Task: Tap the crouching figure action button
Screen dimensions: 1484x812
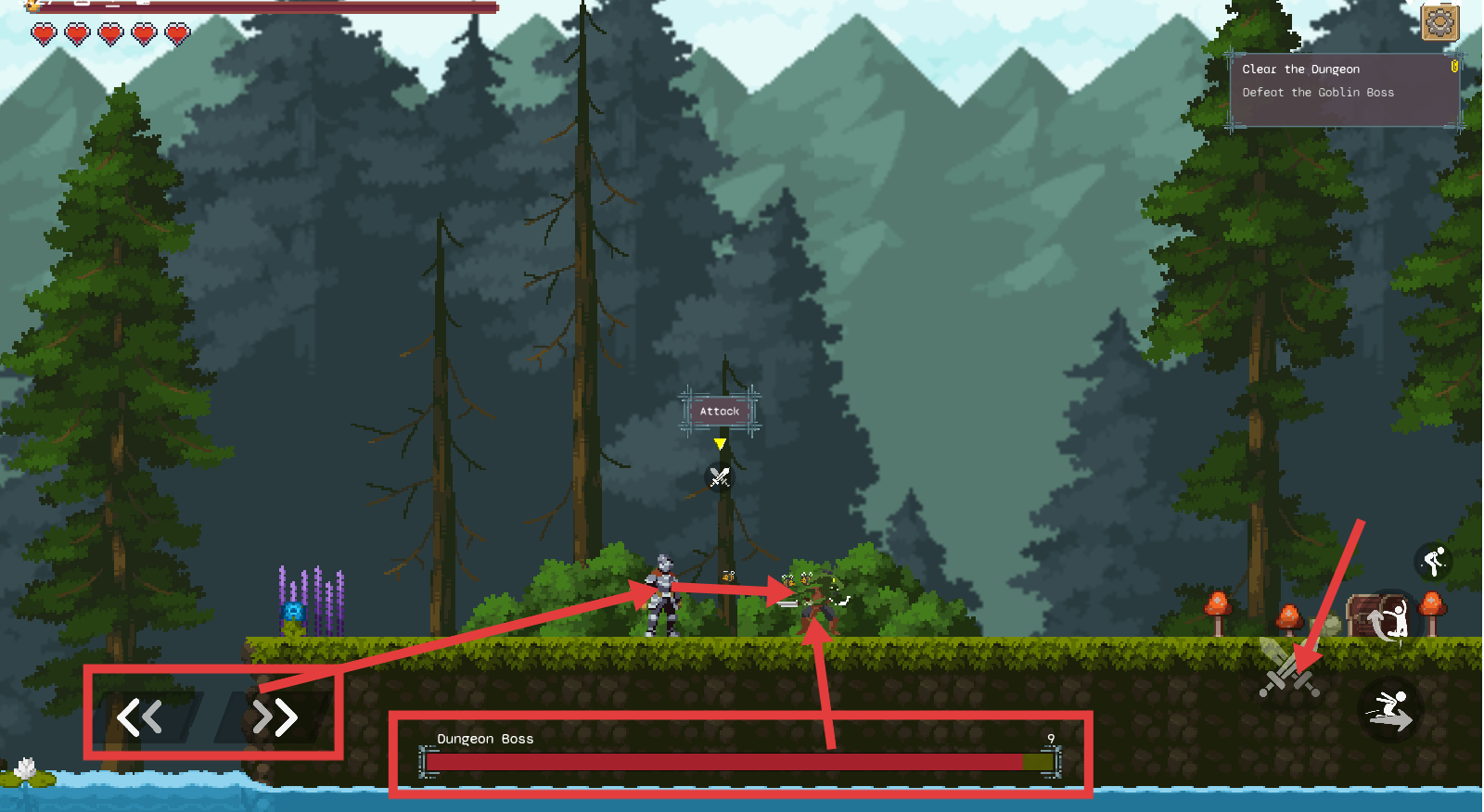Action: click(1434, 561)
